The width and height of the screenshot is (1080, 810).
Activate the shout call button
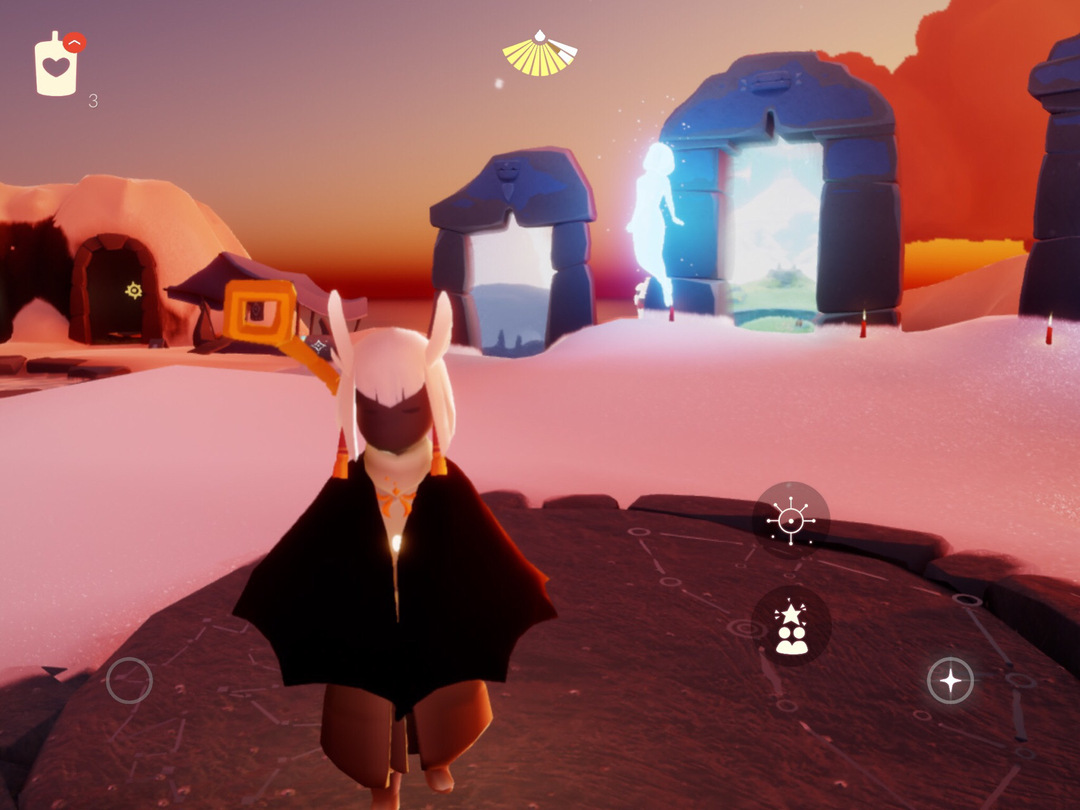790,520
